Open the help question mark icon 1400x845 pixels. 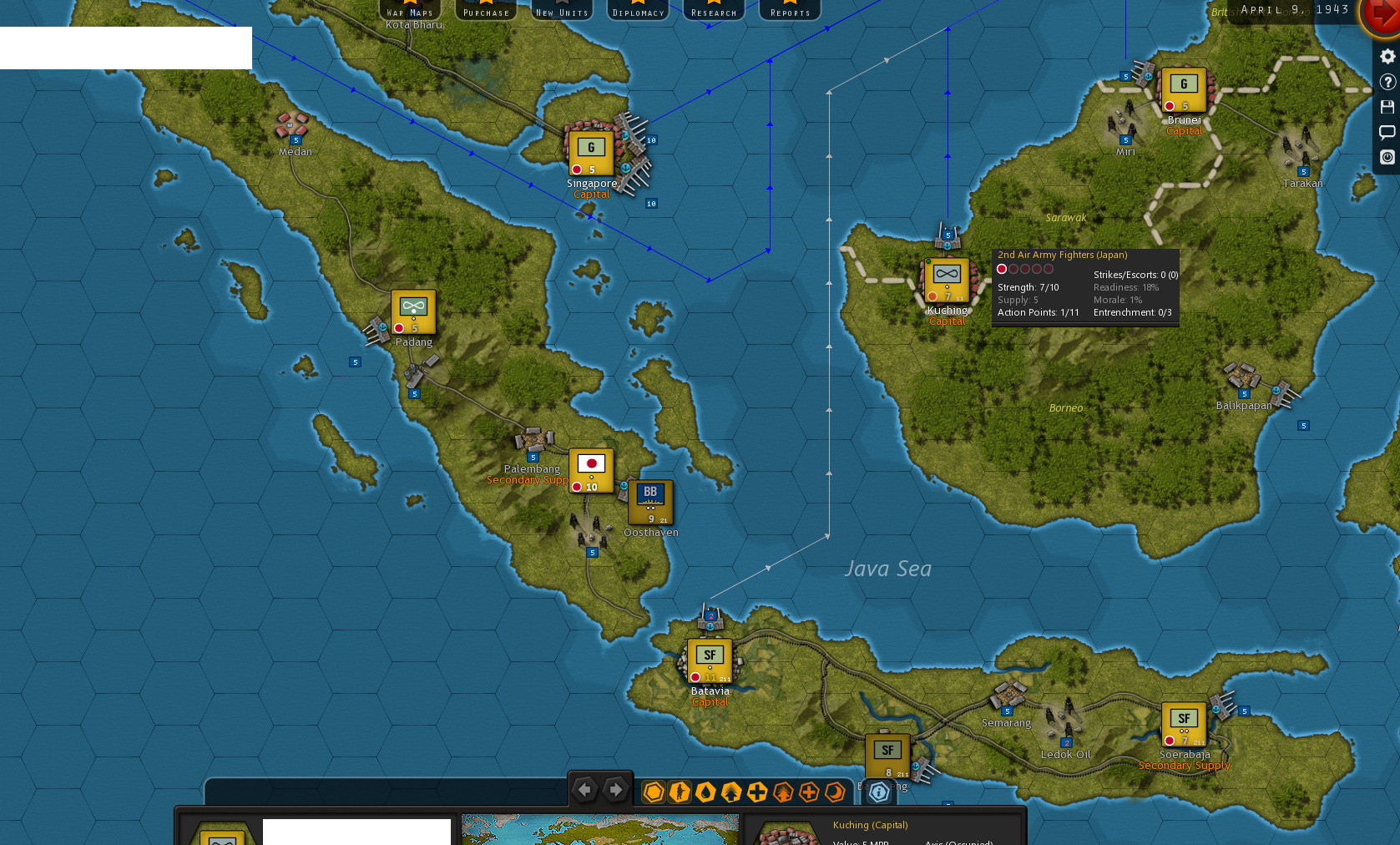[x=1387, y=81]
